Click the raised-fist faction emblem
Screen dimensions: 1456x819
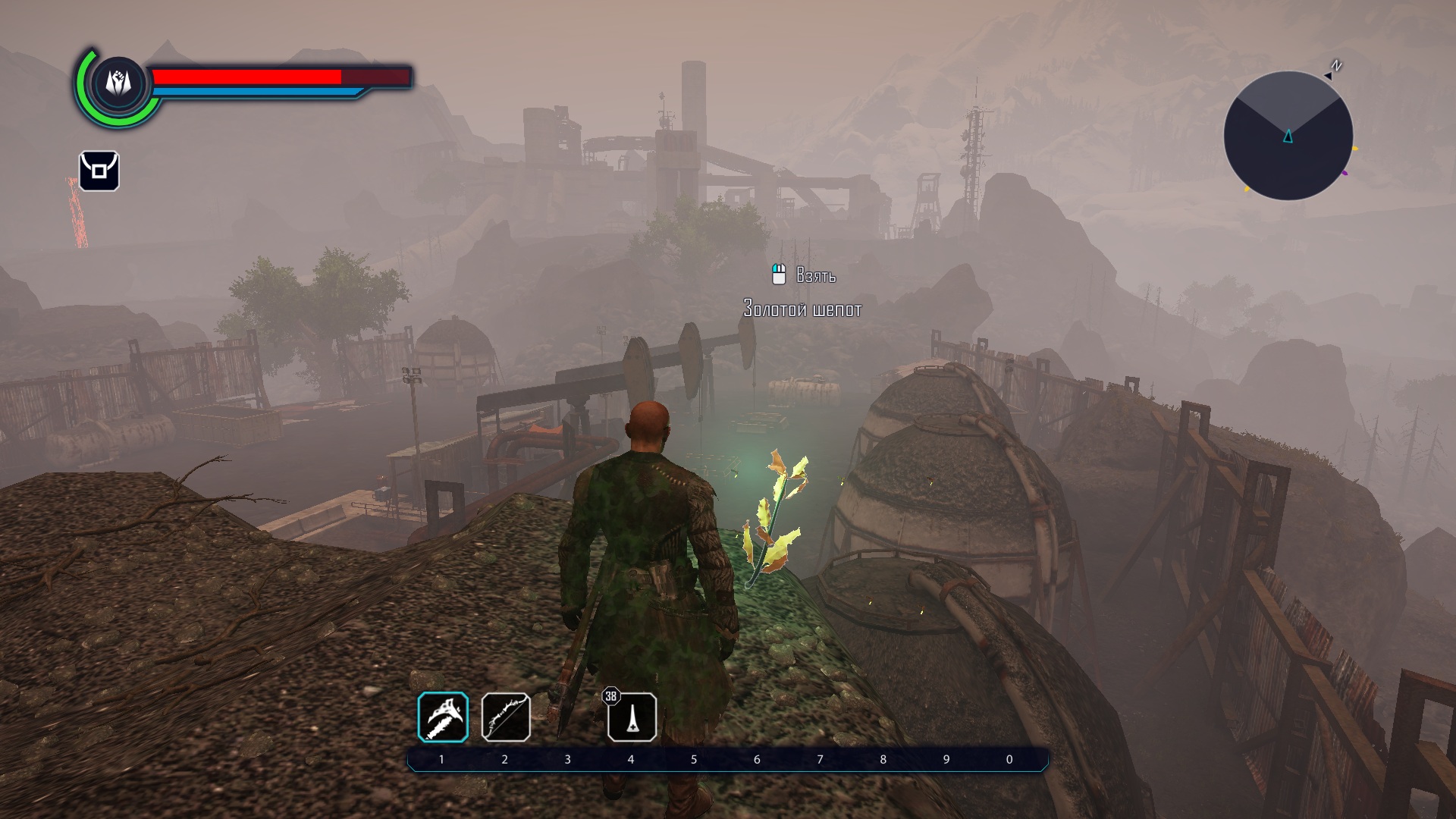(x=118, y=82)
